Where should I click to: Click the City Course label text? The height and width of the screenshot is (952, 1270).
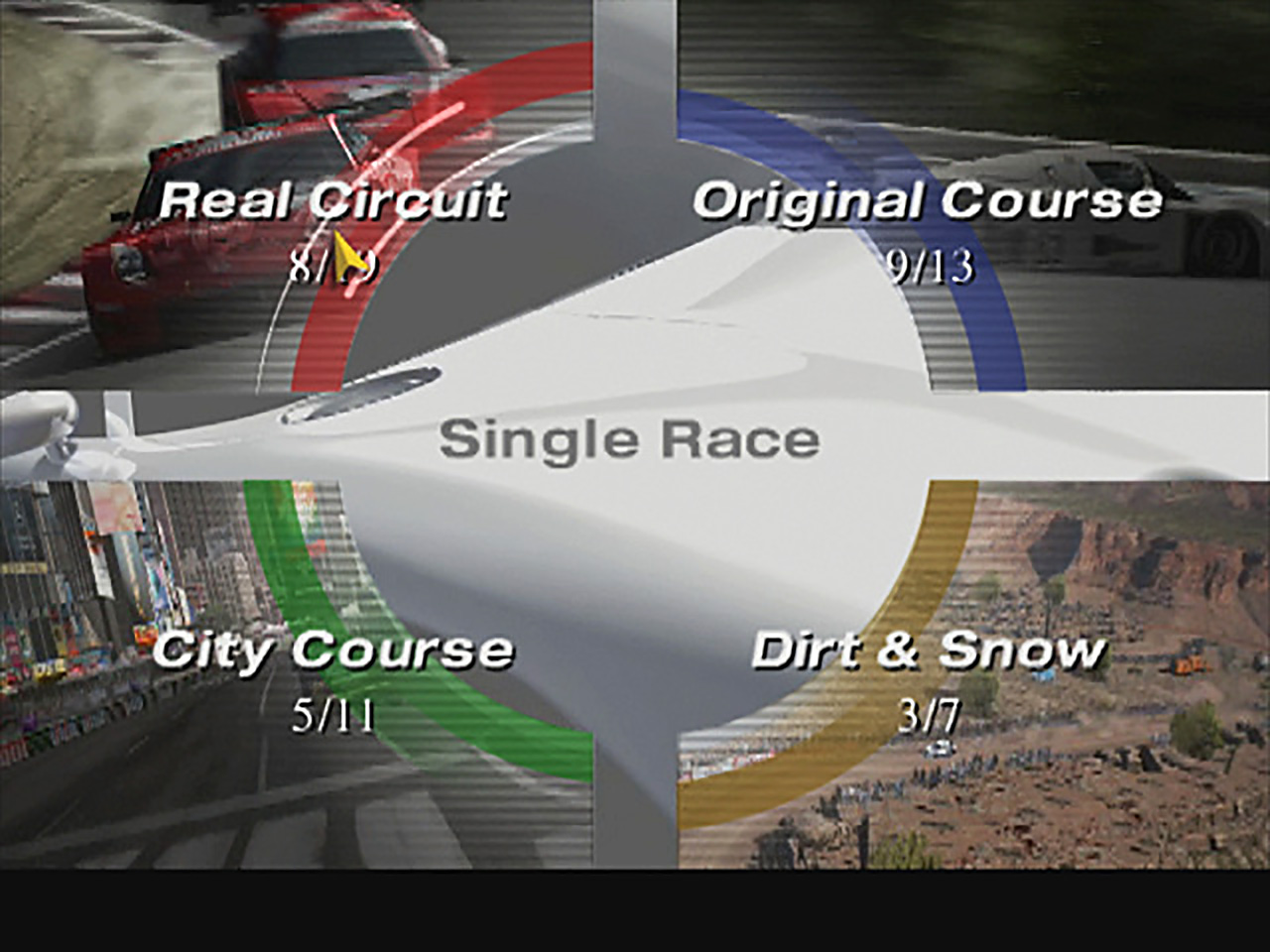tap(337, 650)
